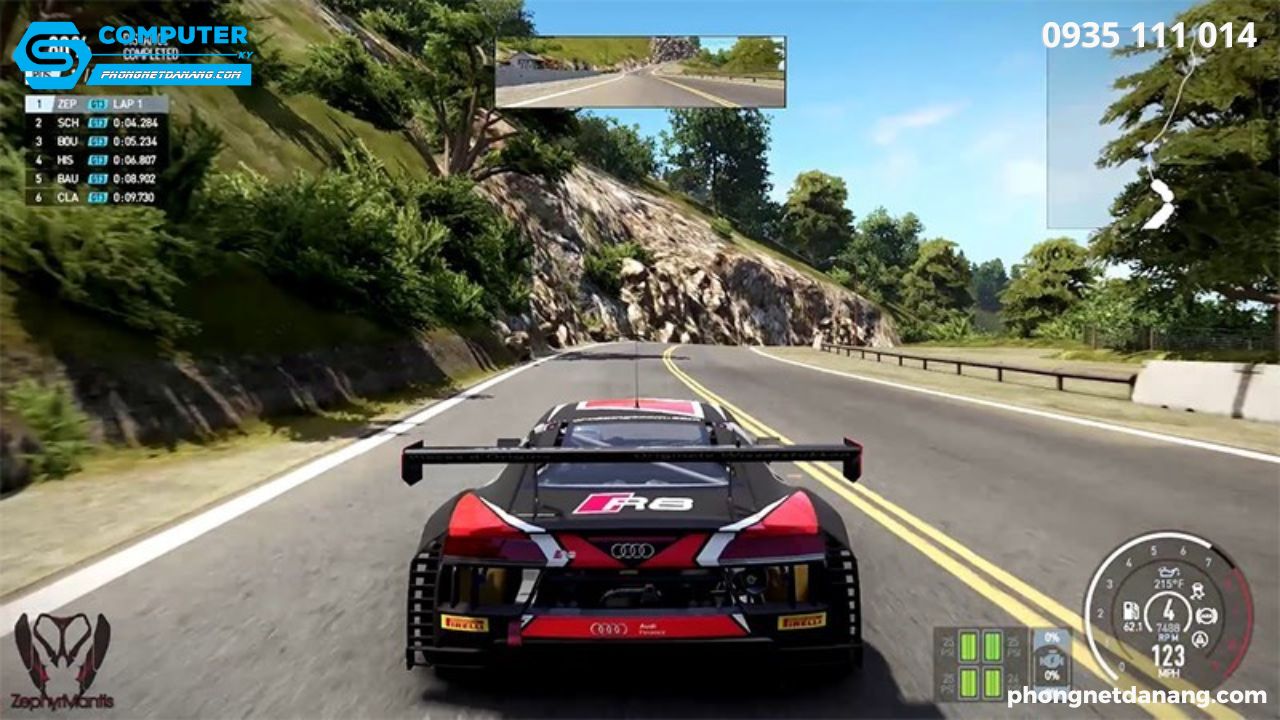Click the rear-view mirror display
Viewport: 1280px width, 720px height.
(x=640, y=72)
